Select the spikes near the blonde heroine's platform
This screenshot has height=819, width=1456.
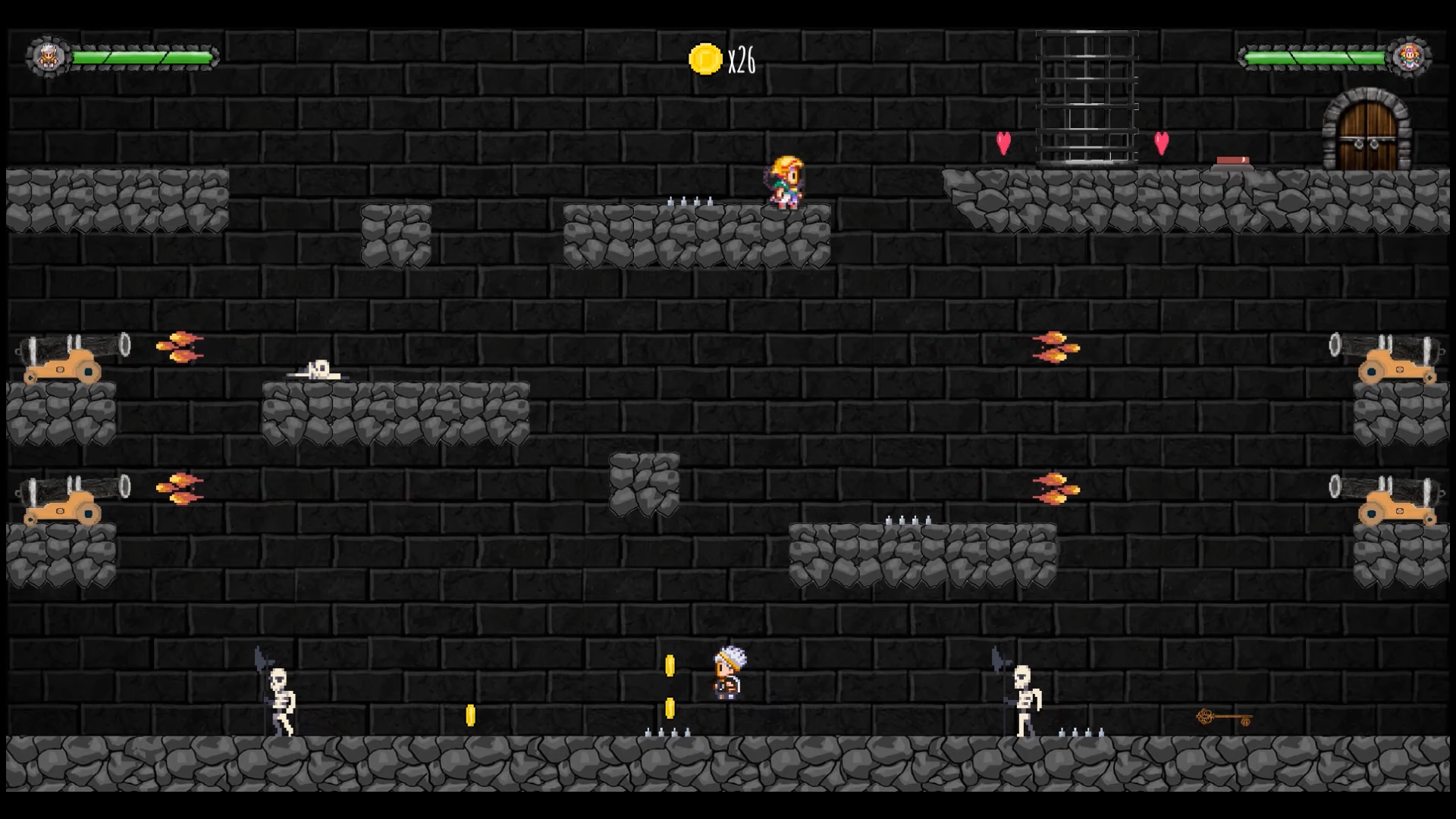[x=689, y=201]
